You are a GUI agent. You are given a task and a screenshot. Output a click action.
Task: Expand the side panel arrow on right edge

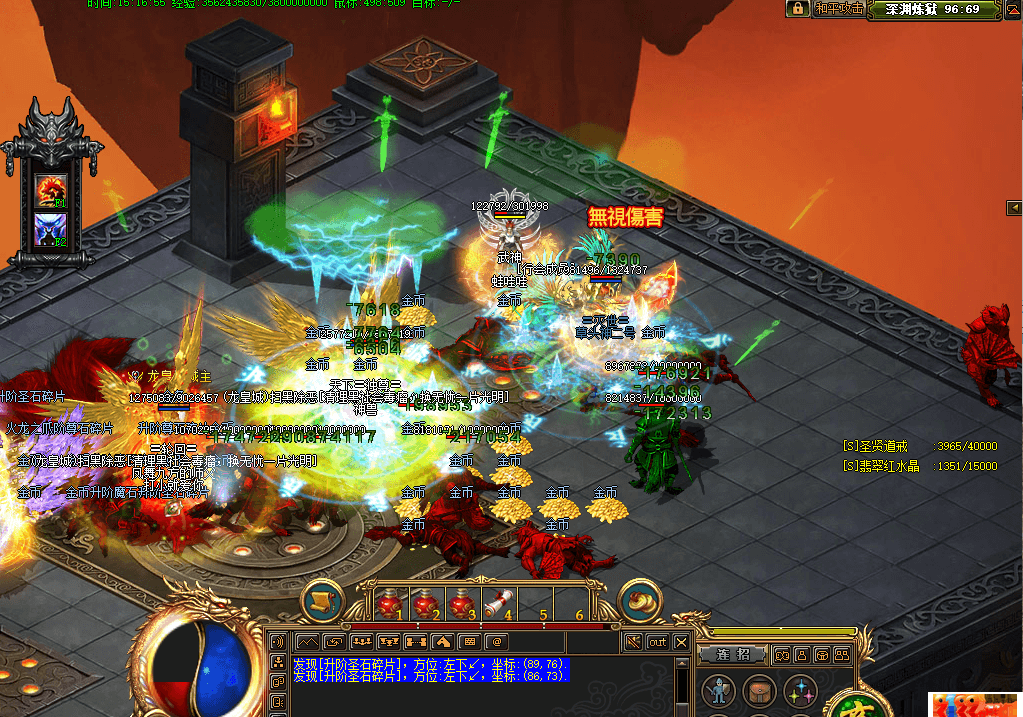[1012, 207]
